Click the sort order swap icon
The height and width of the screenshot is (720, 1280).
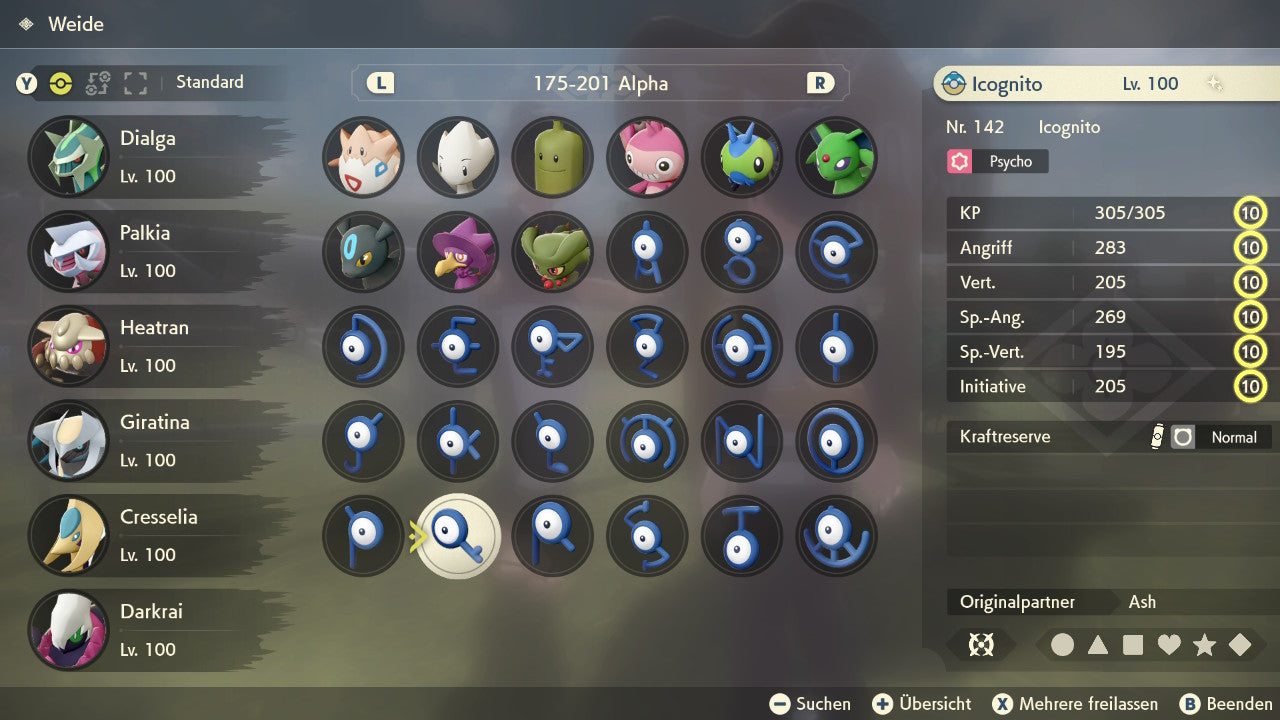pyautogui.click(x=97, y=83)
